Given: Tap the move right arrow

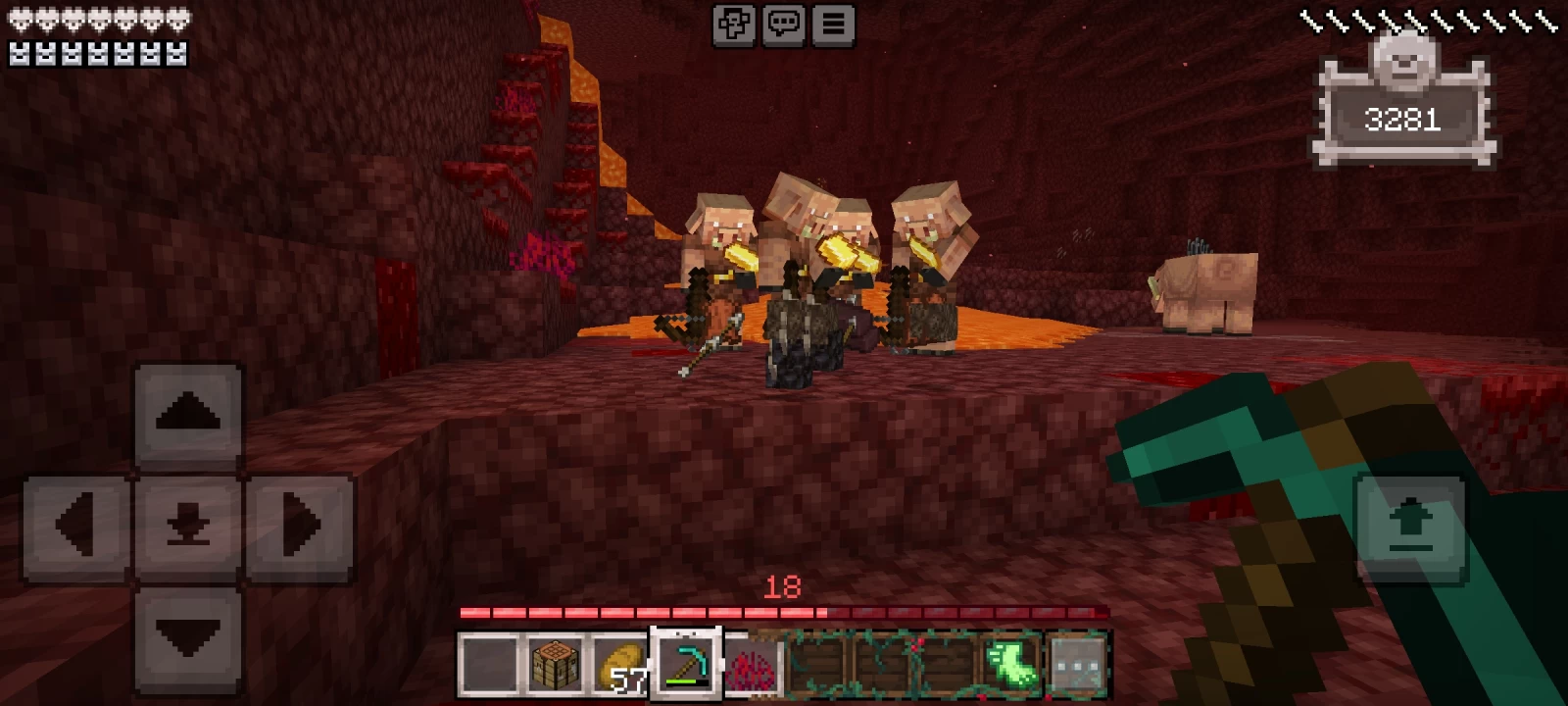Looking at the screenshot, I should click(300, 526).
